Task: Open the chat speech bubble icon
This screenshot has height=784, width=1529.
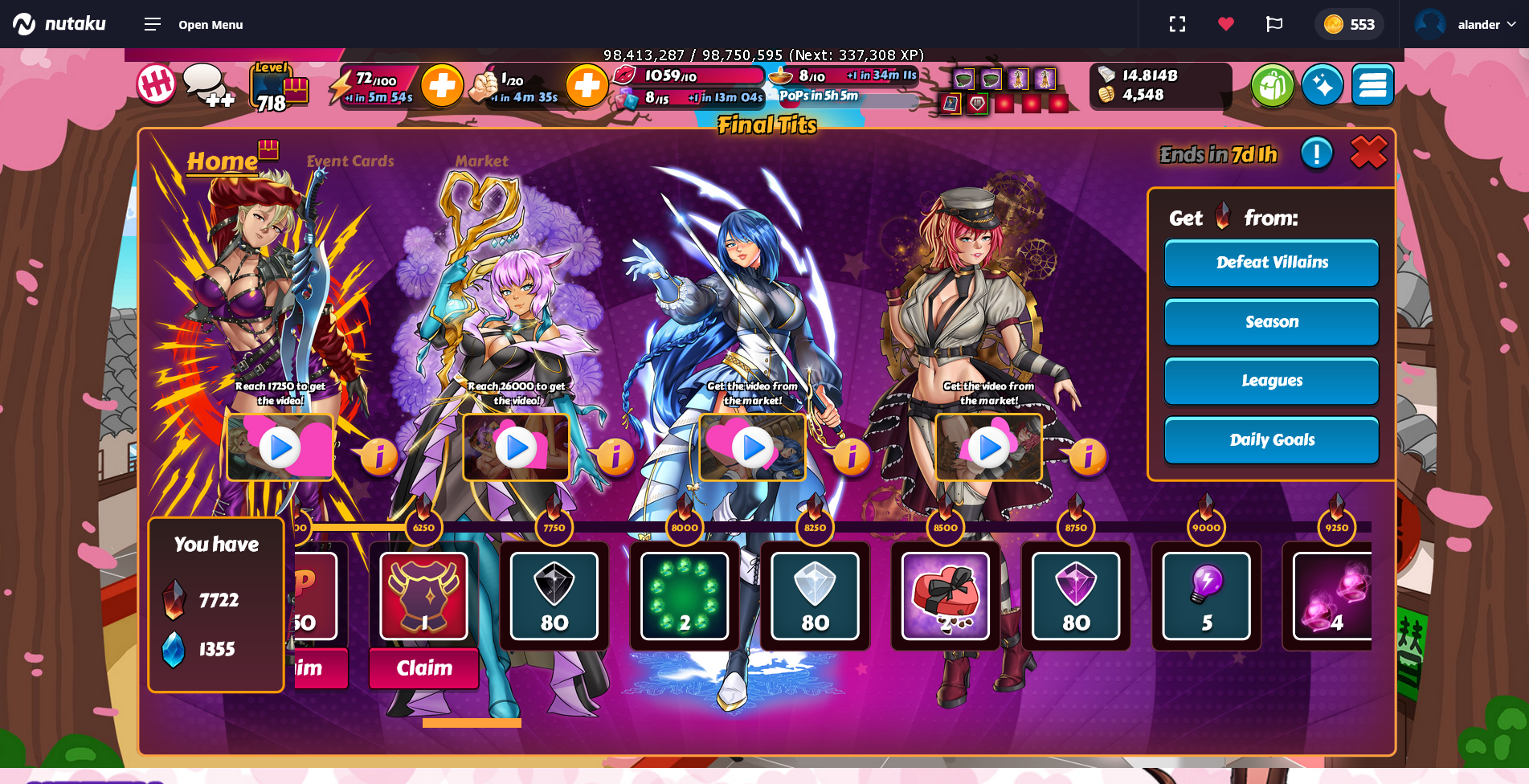Action: pos(205,85)
